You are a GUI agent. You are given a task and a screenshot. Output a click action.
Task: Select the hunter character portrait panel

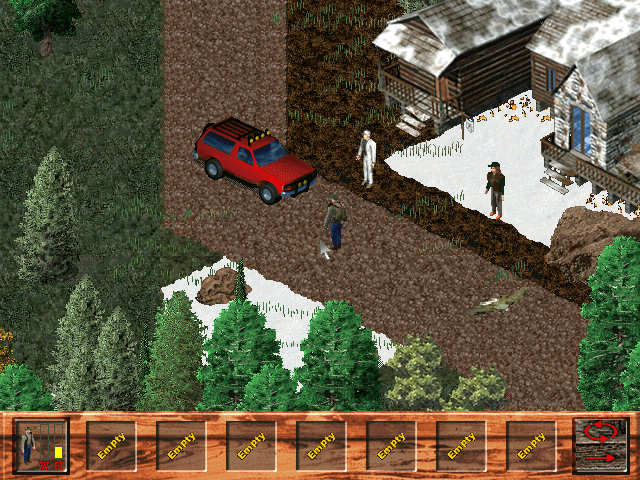[41, 446]
